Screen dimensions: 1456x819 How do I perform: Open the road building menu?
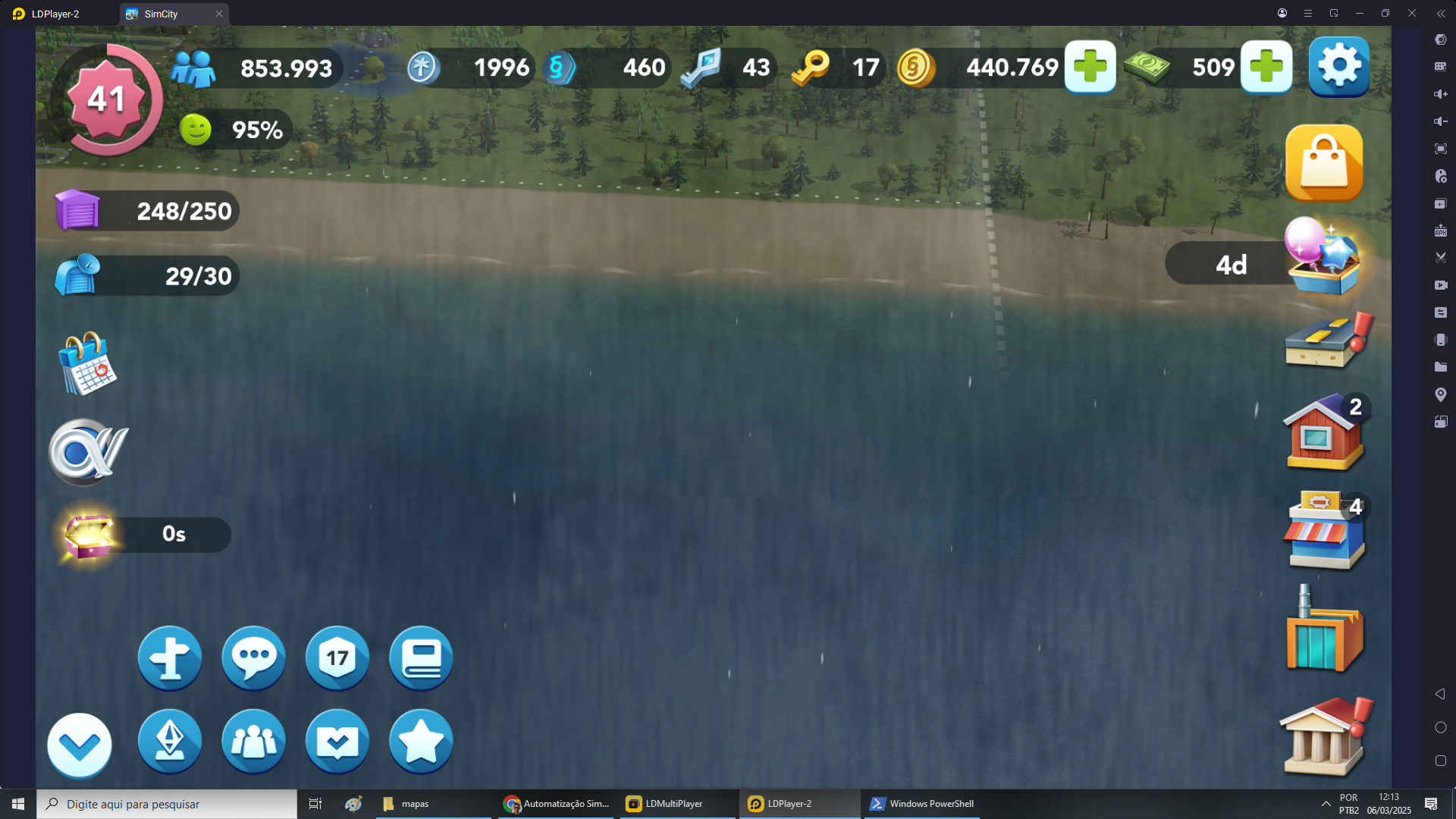1326,343
